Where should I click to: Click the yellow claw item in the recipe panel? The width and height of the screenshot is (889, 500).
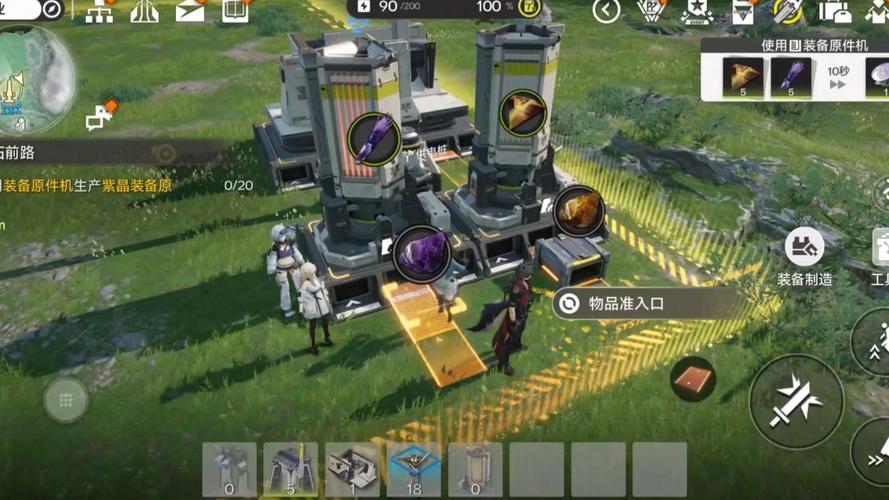click(x=743, y=78)
